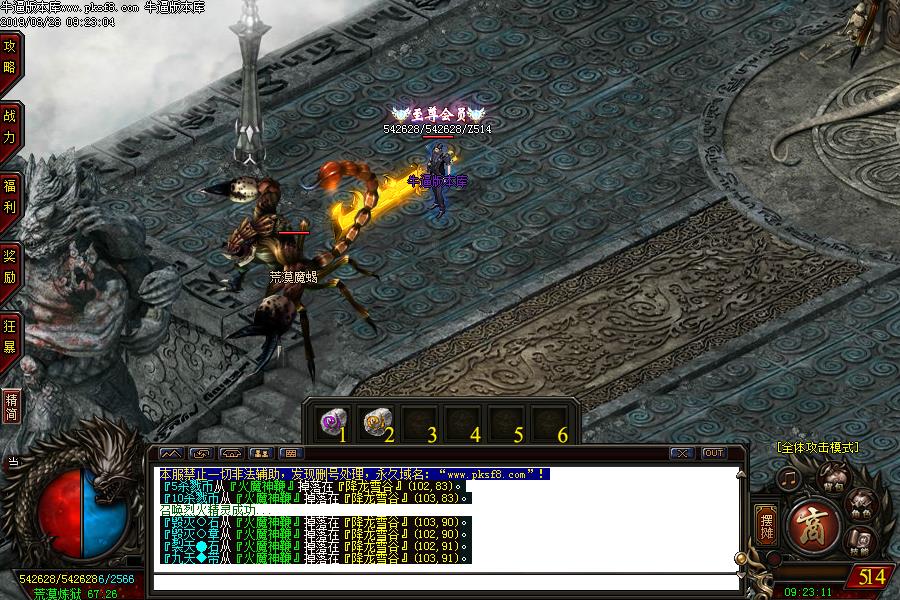Click the X button above chat
The height and width of the screenshot is (600, 900).
click(681, 453)
